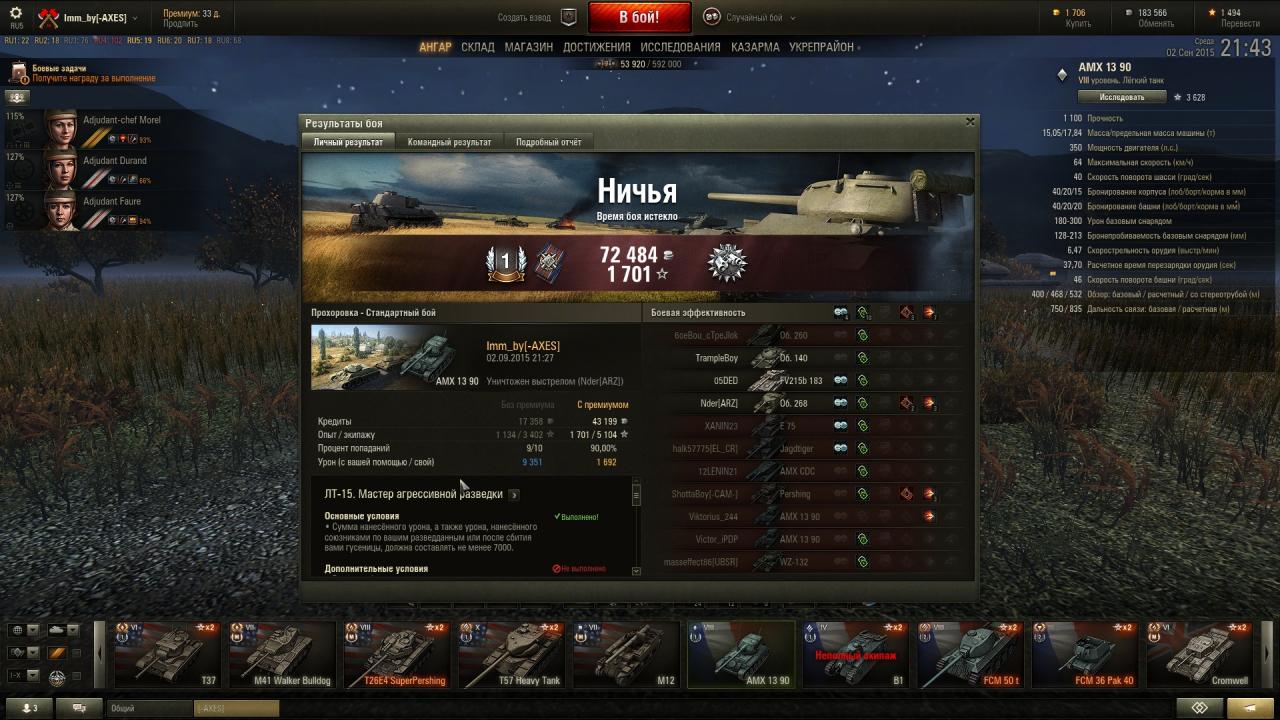Open the Подробный отчёт tab
The image size is (1280, 720).
coord(548,142)
